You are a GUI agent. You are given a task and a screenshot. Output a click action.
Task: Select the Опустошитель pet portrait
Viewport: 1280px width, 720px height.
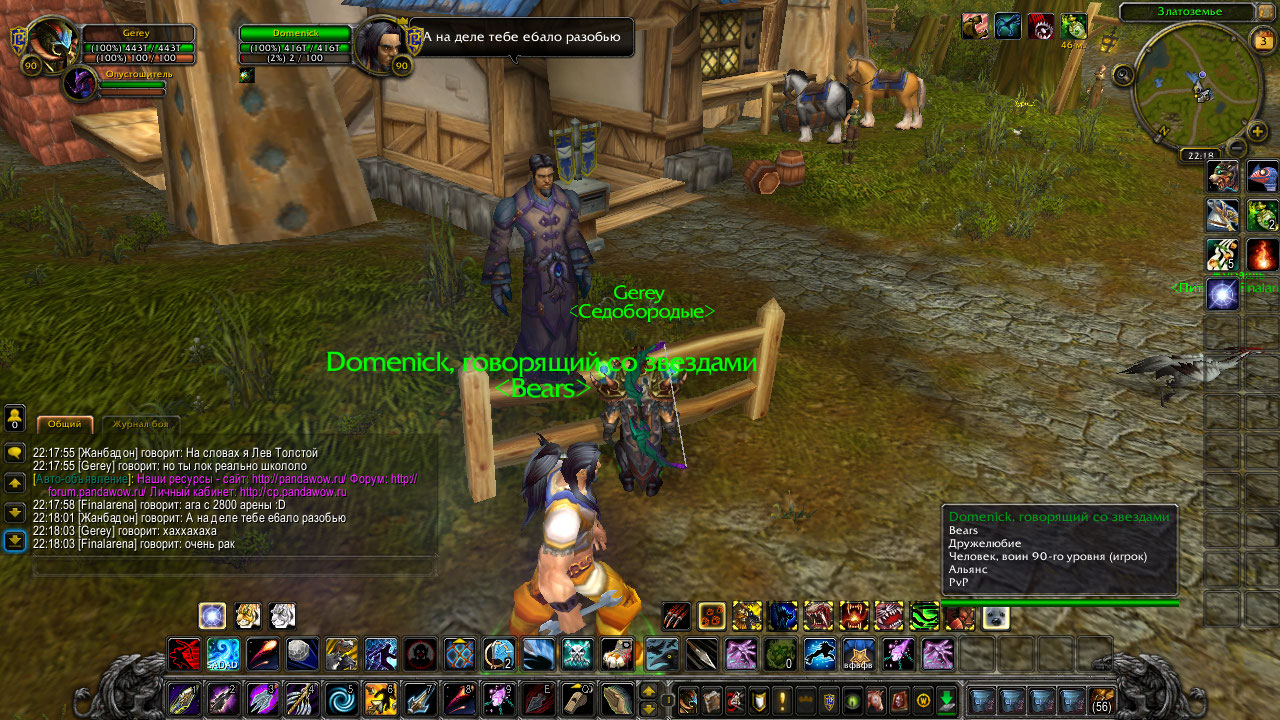pos(80,83)
